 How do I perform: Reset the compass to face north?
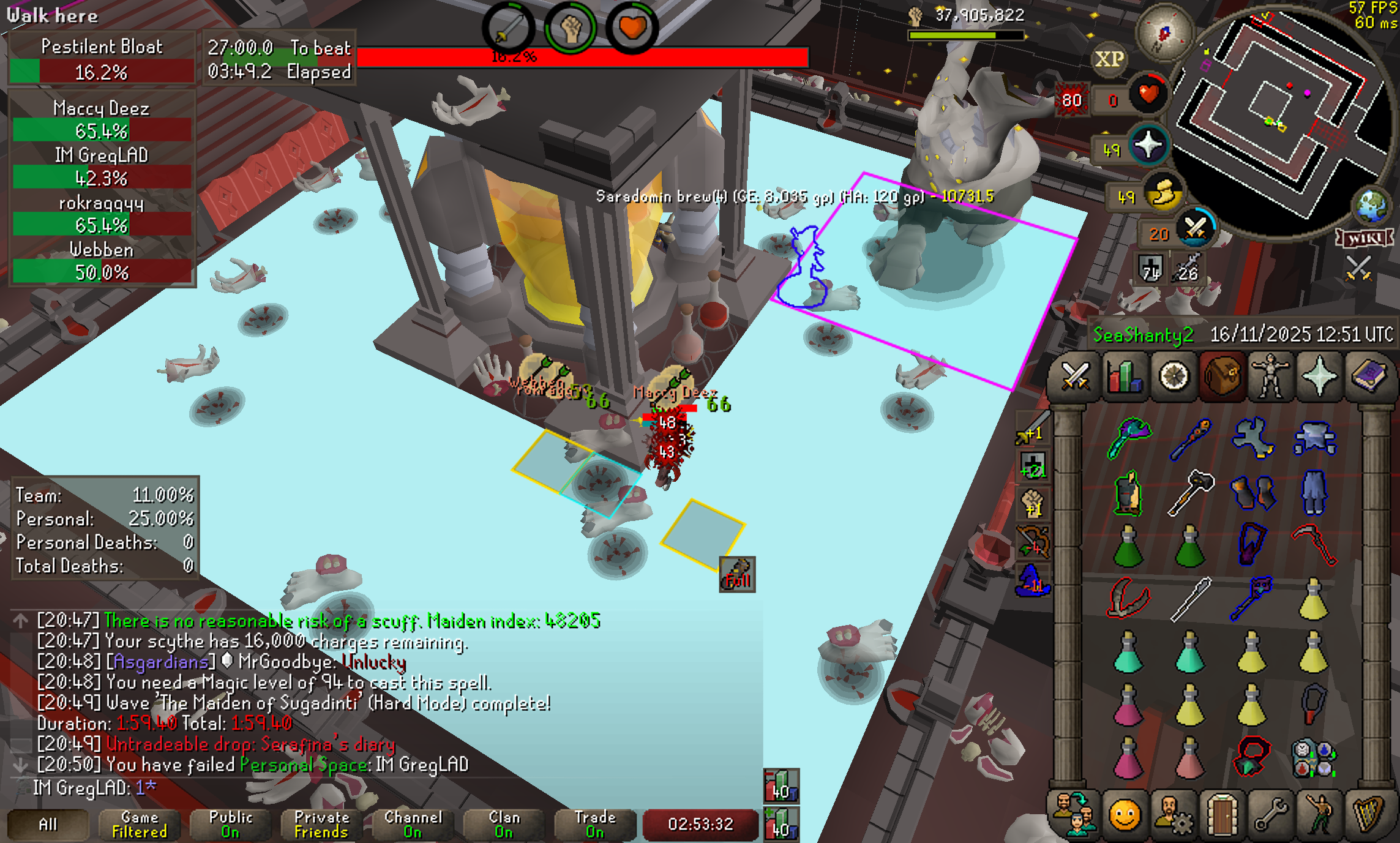pyautogui.click(x=1164, y=32)
